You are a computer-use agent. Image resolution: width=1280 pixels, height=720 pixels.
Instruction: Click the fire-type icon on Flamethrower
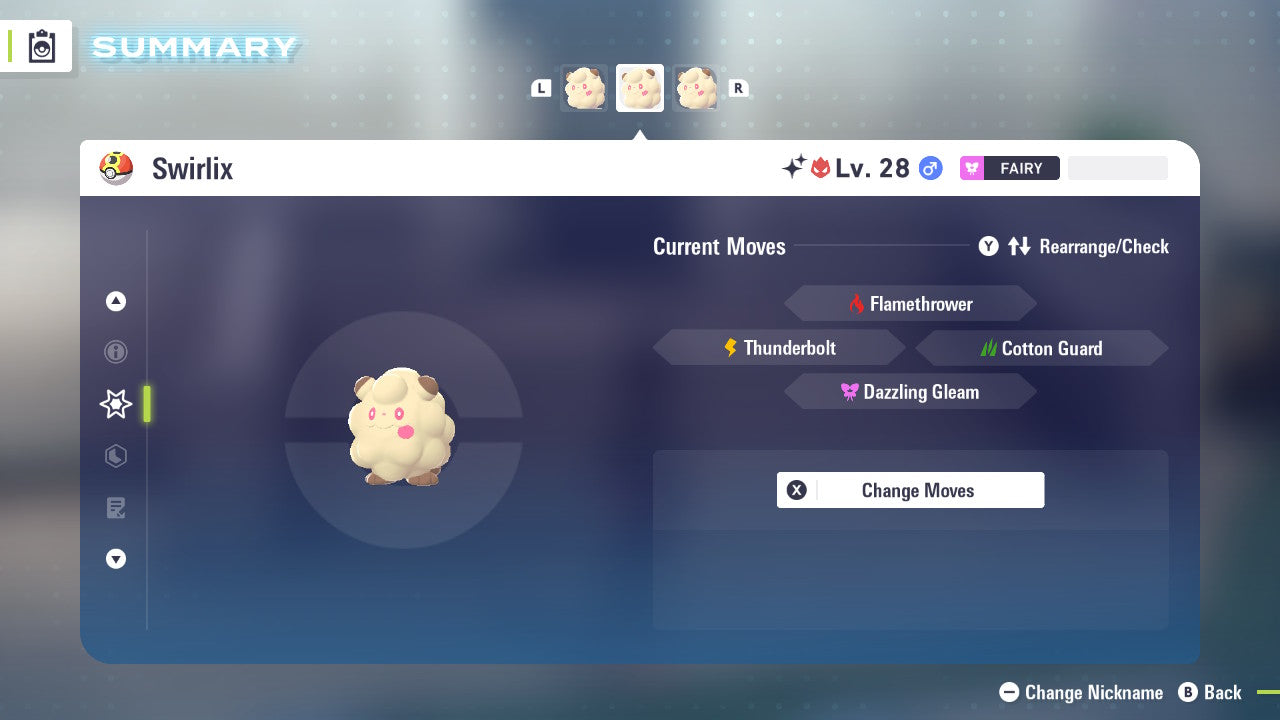click(858, 303)
